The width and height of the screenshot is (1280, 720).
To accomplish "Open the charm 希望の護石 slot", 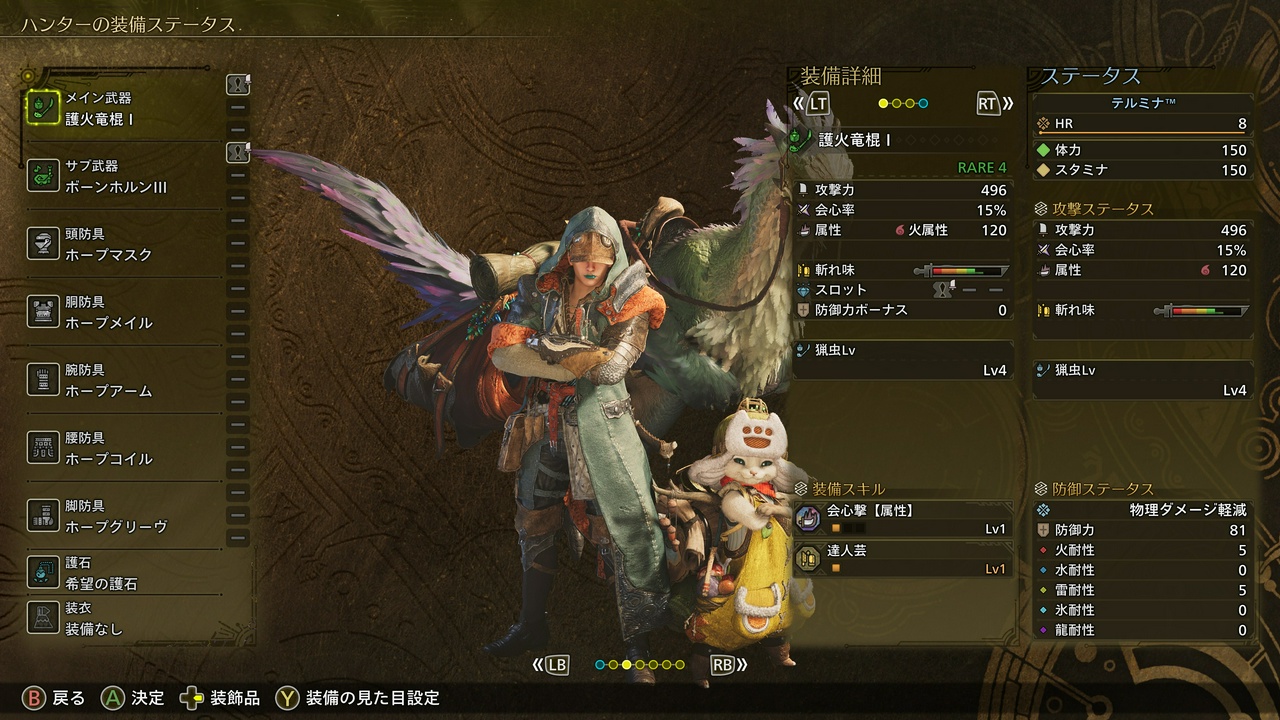I will [122, 573].
